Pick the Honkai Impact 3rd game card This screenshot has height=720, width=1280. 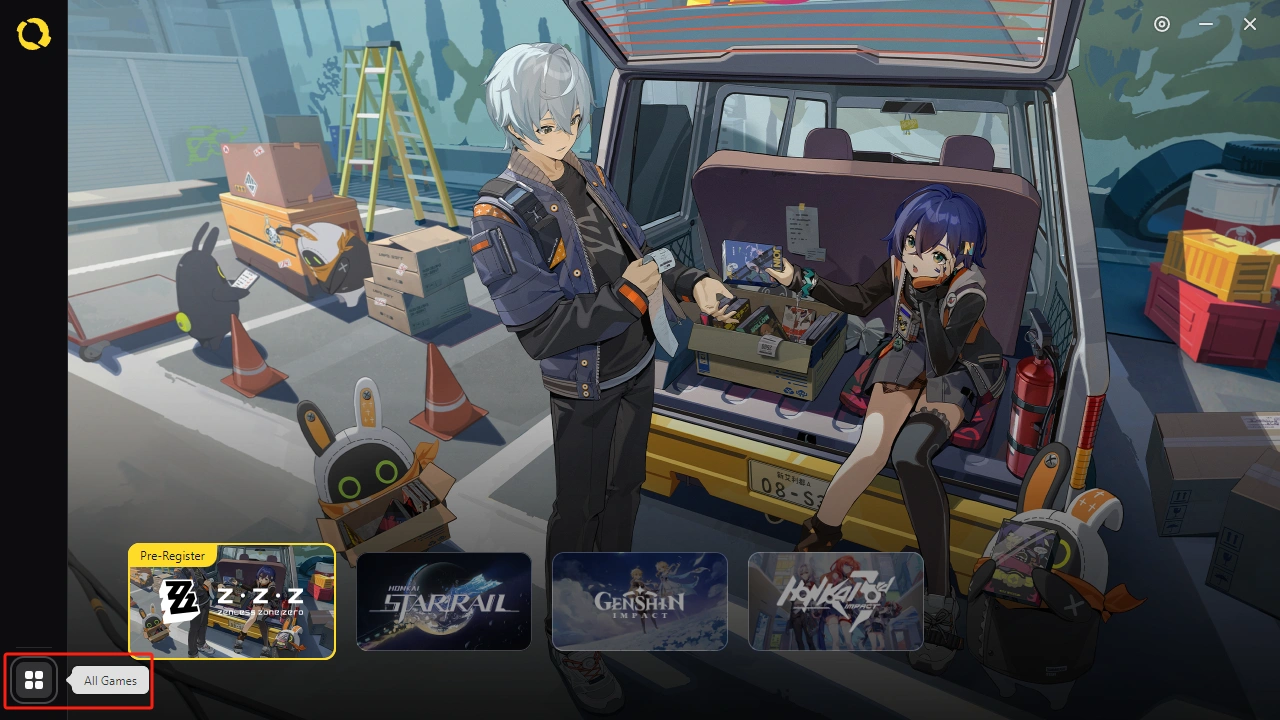point(836,602)
